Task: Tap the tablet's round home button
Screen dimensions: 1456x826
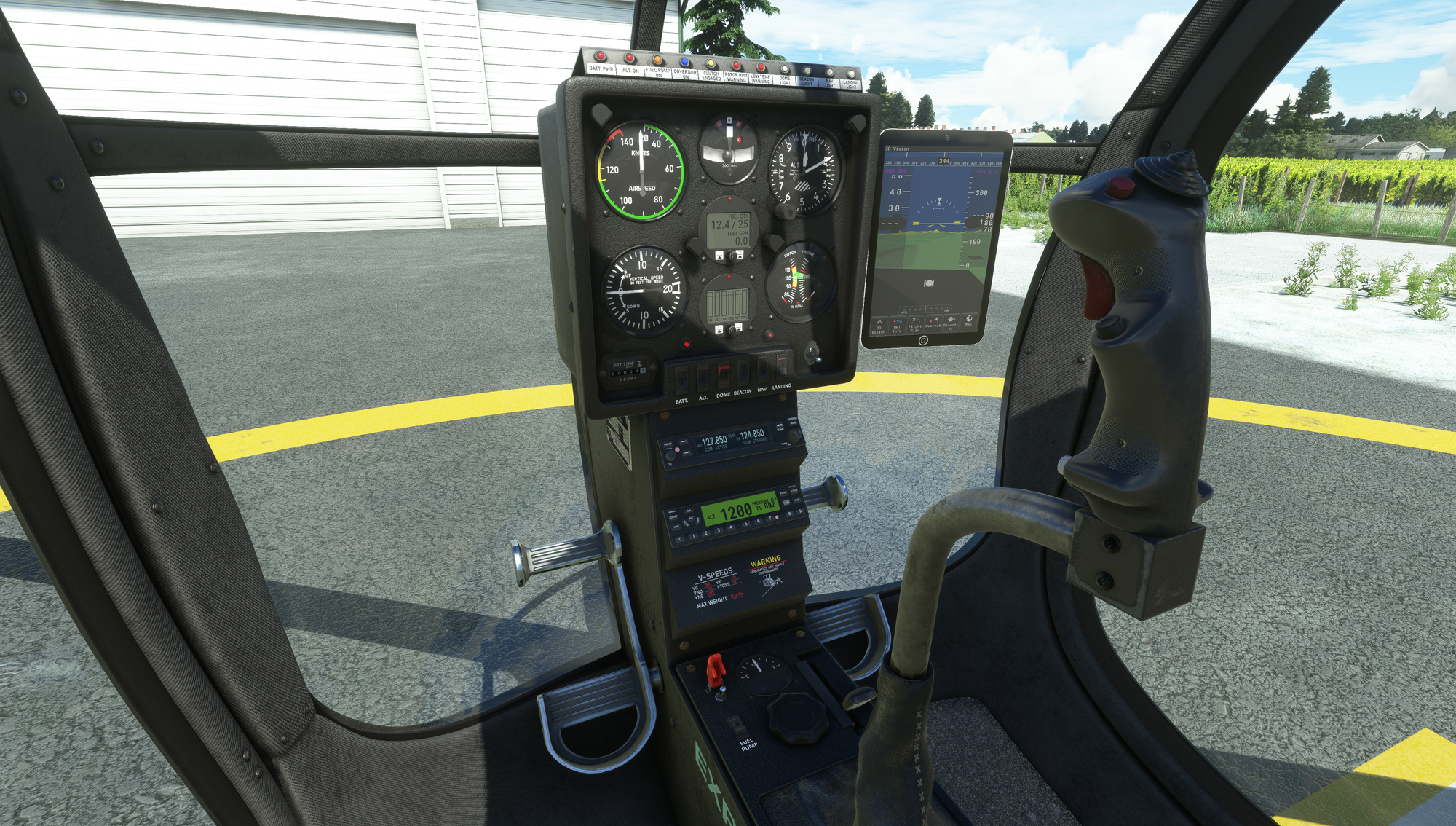Action: coord(923,340)
